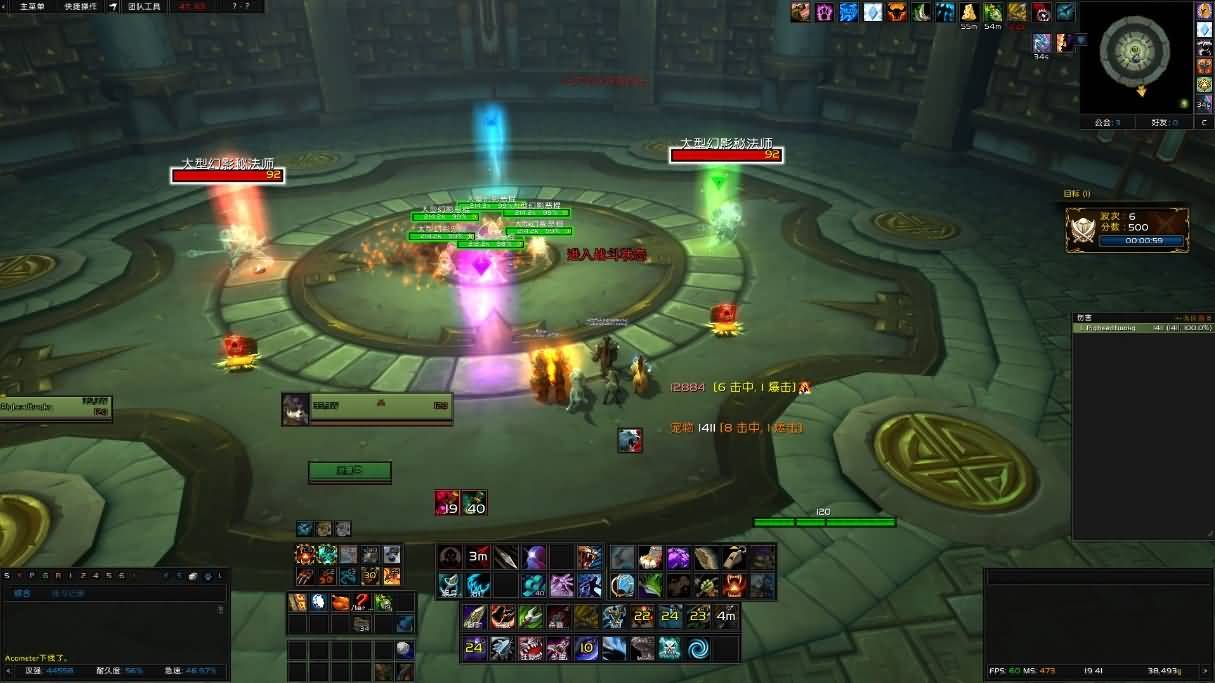Show the 公会 guild member list

pyautogui.click(x=1106, y=122)
